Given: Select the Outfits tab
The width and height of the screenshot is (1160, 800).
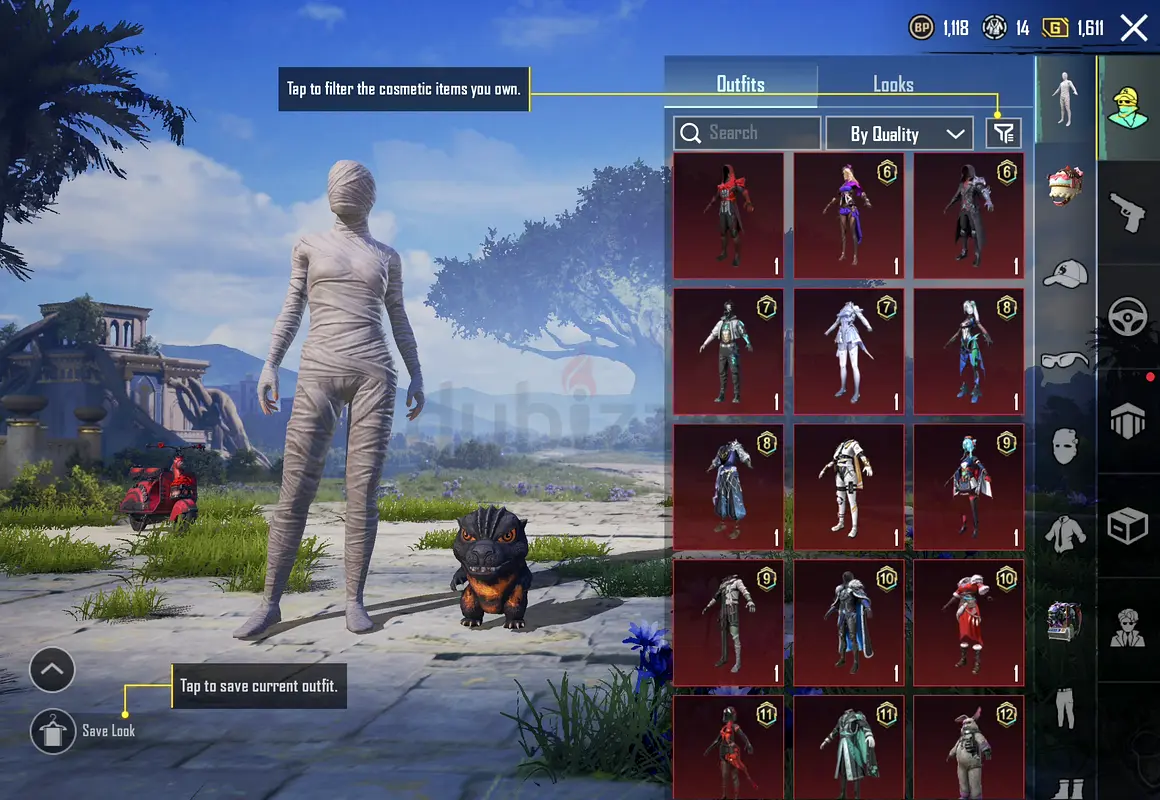Looking at the screenshot, I should tap(741, 84).
